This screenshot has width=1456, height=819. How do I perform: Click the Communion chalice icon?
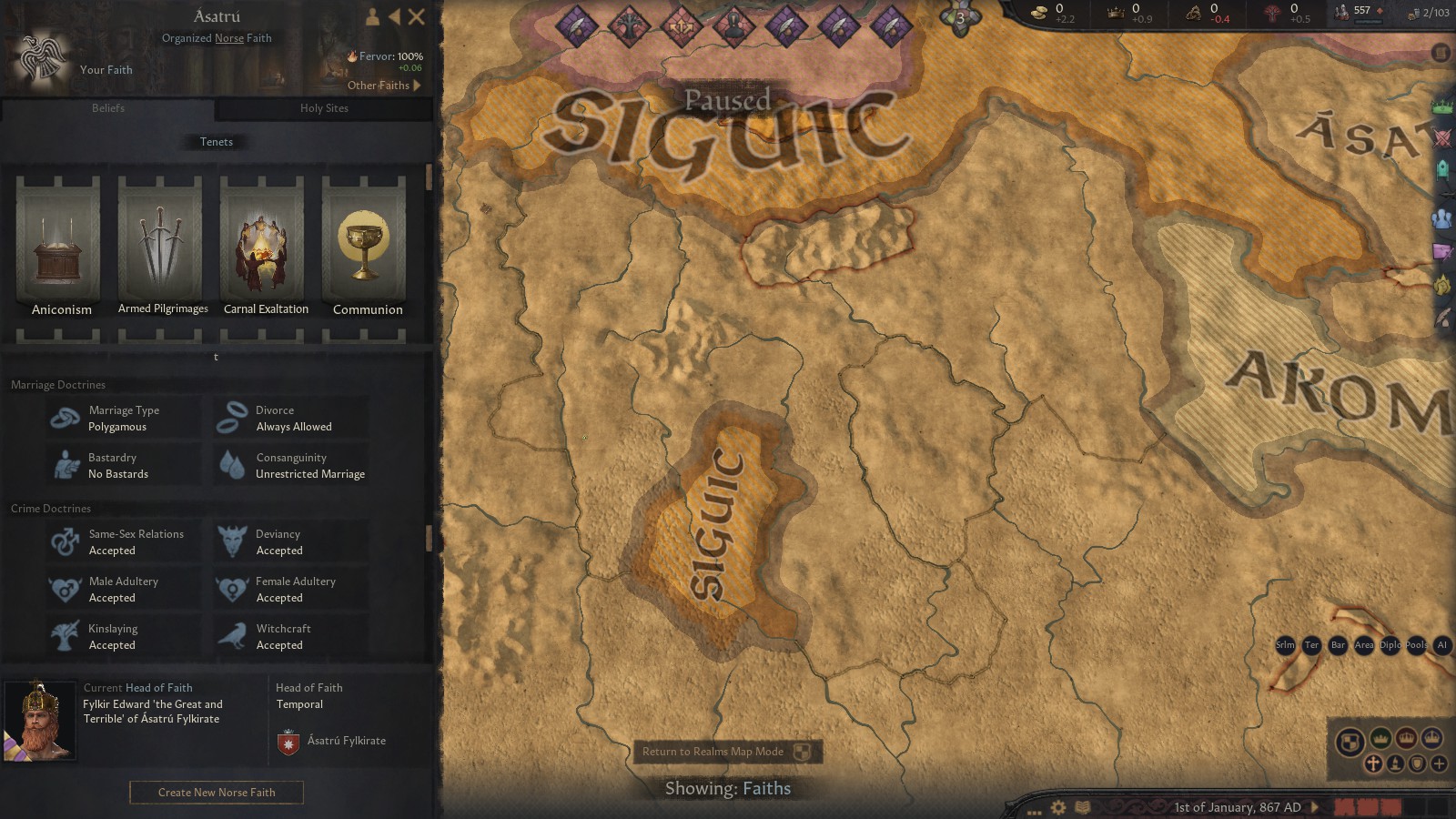point(365,246)
